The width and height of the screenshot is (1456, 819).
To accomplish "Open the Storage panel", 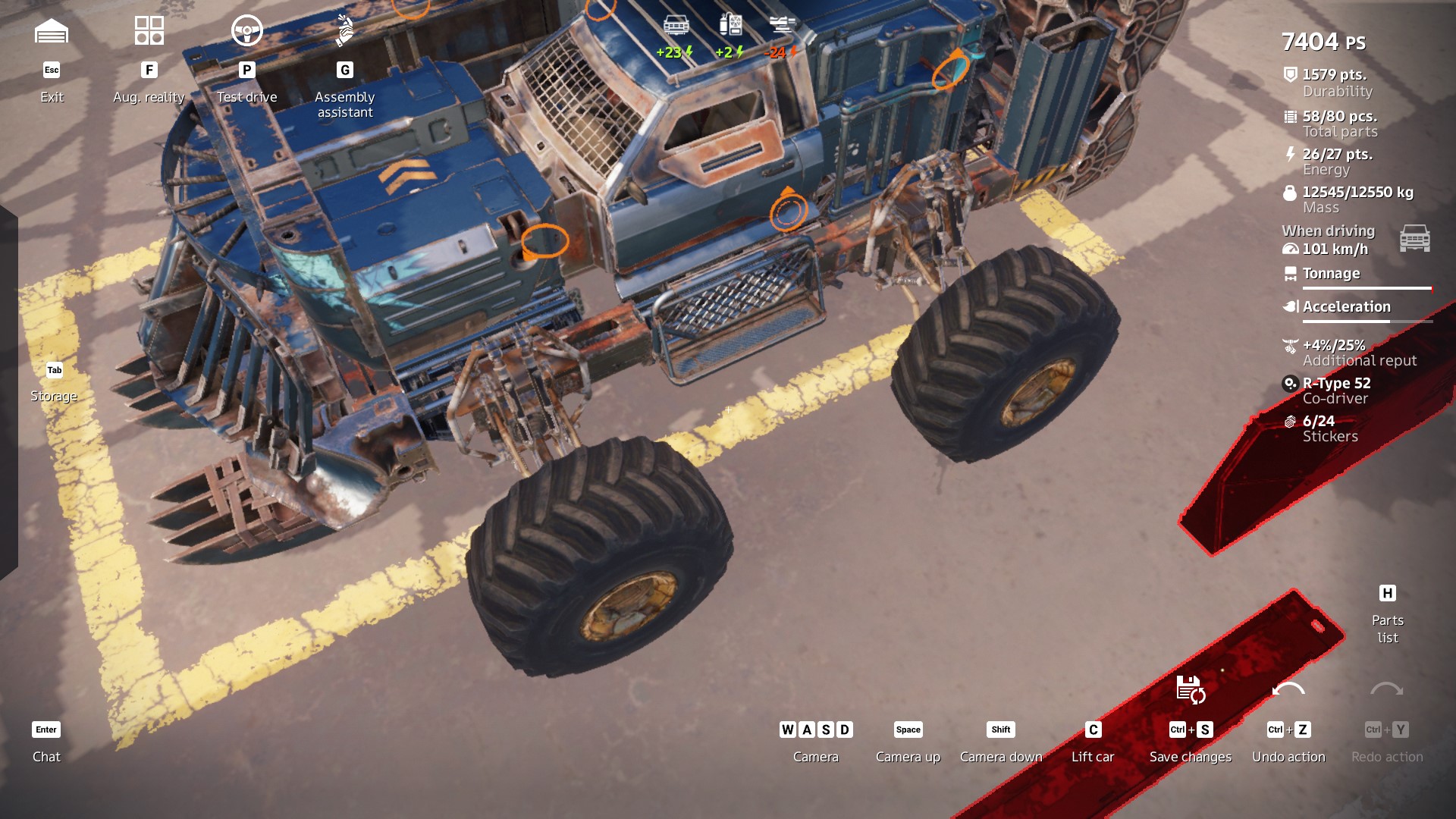I will coord(54,383).
